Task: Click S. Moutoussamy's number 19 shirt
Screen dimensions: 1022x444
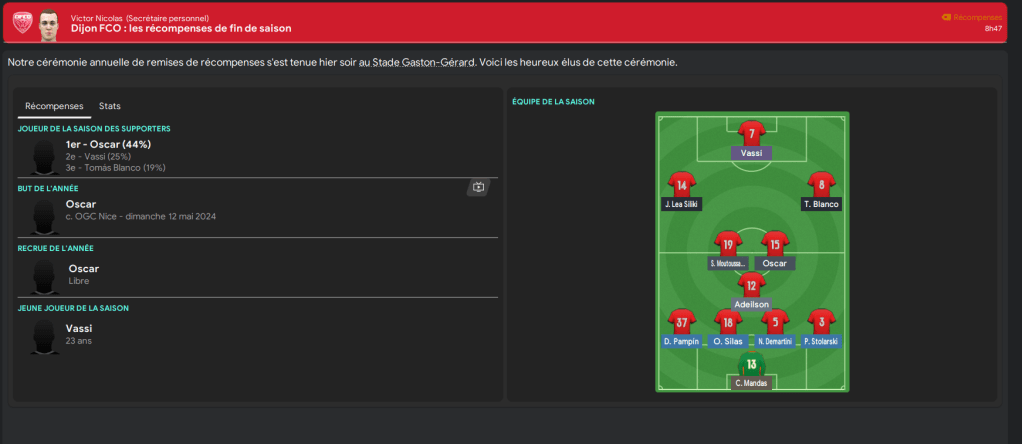Action: pos(727,243)
